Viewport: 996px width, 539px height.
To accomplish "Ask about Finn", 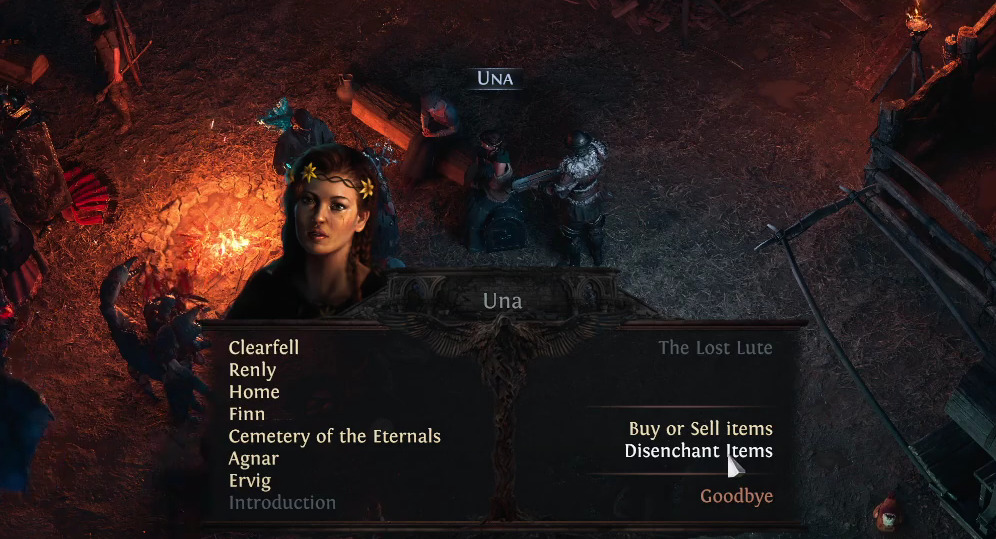I will (247, 414).
